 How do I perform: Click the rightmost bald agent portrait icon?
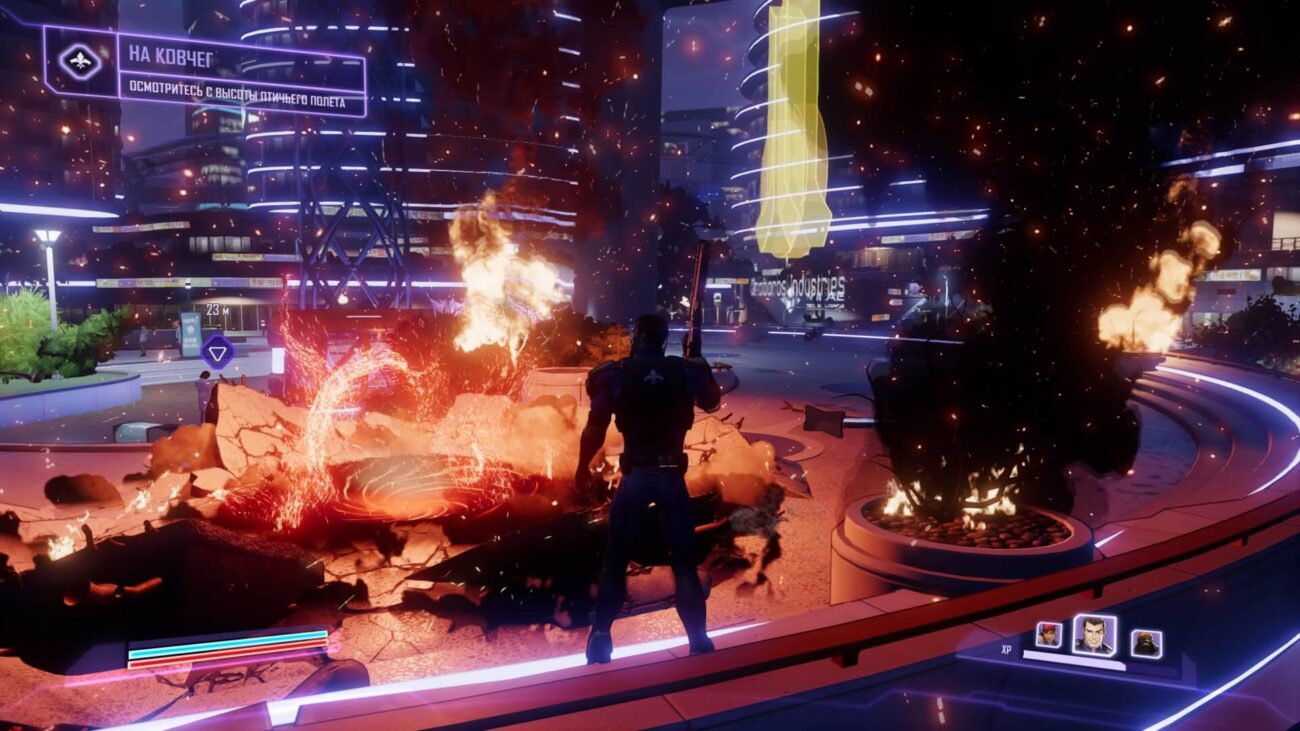pos(1145,643)
